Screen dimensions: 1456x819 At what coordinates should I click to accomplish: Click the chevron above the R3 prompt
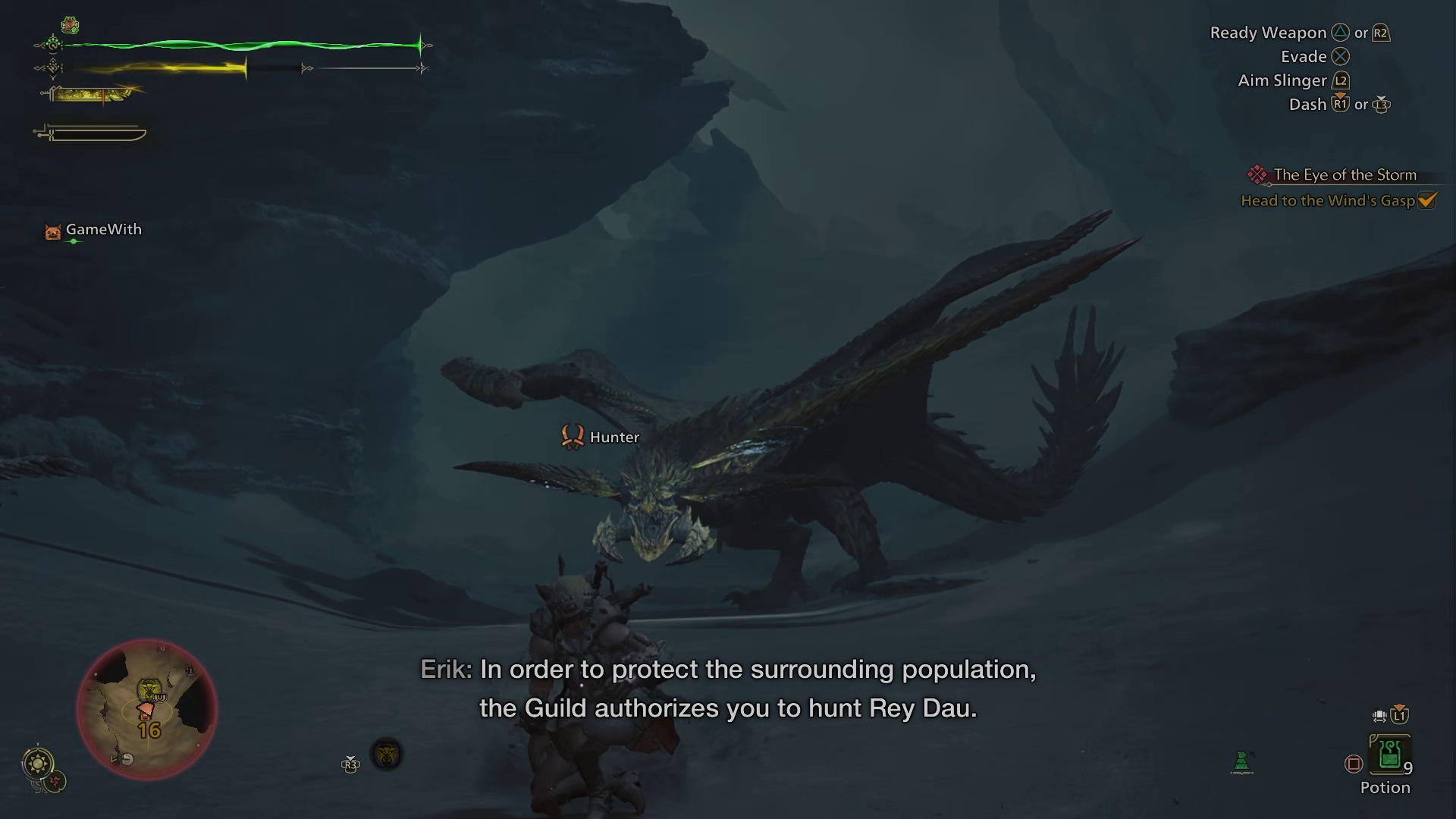pos(350,758)
